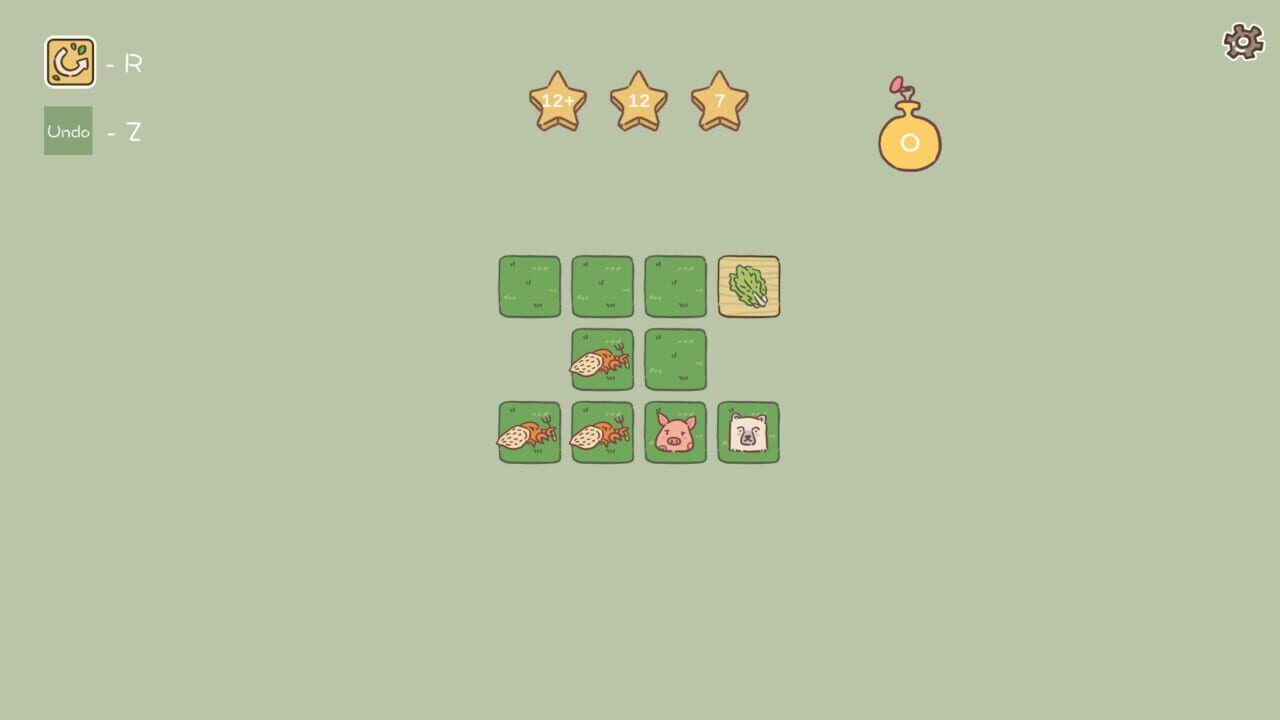Click the fox tile in the middle row
This screenshot has width=1280, height=720.
pos(601,359)
